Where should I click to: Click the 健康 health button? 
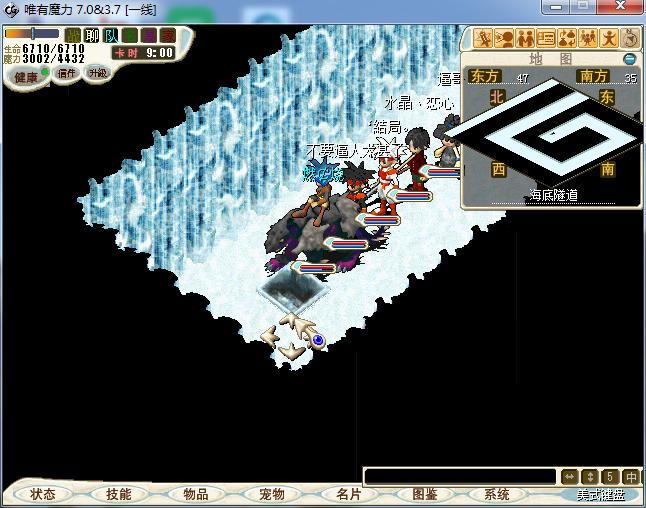(26, 77)
